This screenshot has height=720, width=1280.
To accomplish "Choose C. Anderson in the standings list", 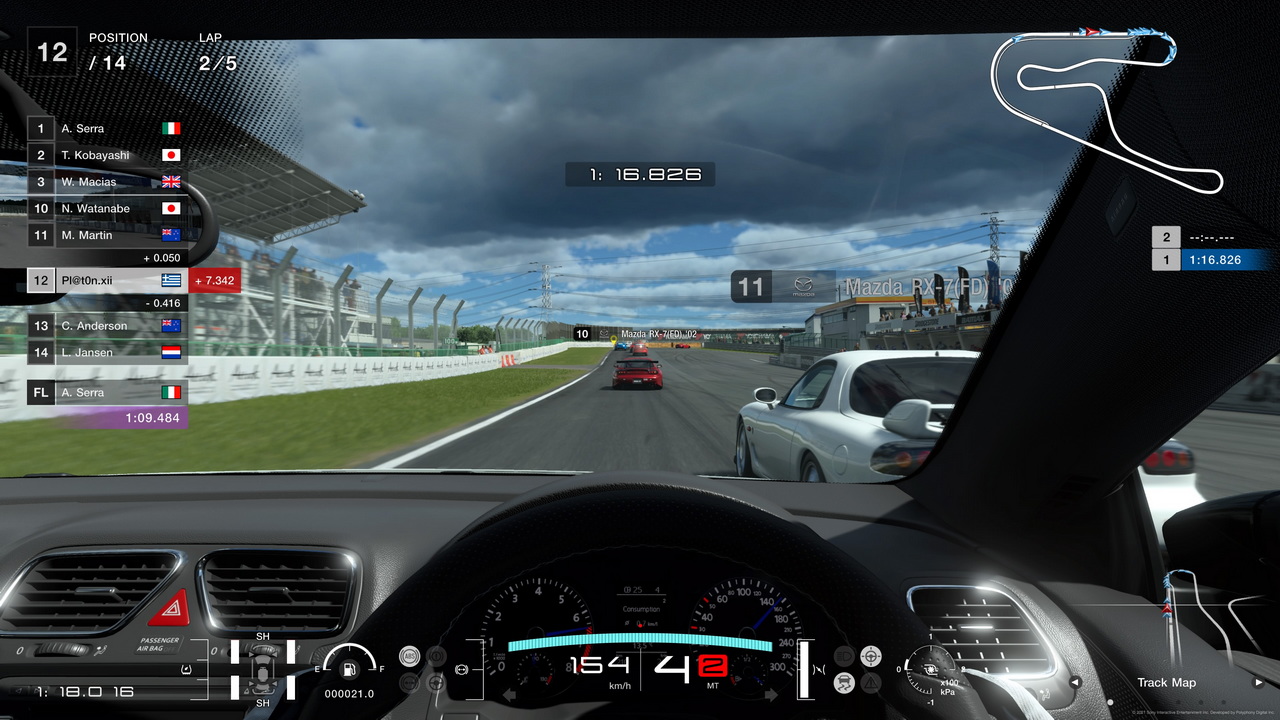I will (x=107, y=326).
